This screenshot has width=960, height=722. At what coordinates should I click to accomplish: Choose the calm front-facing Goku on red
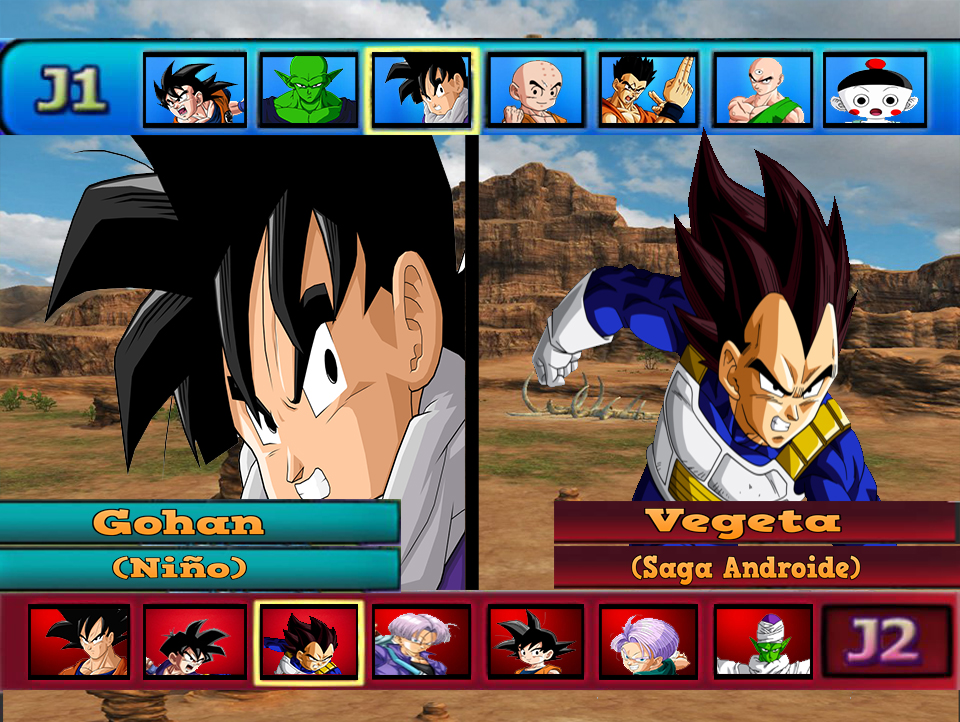tap(79, 641)
